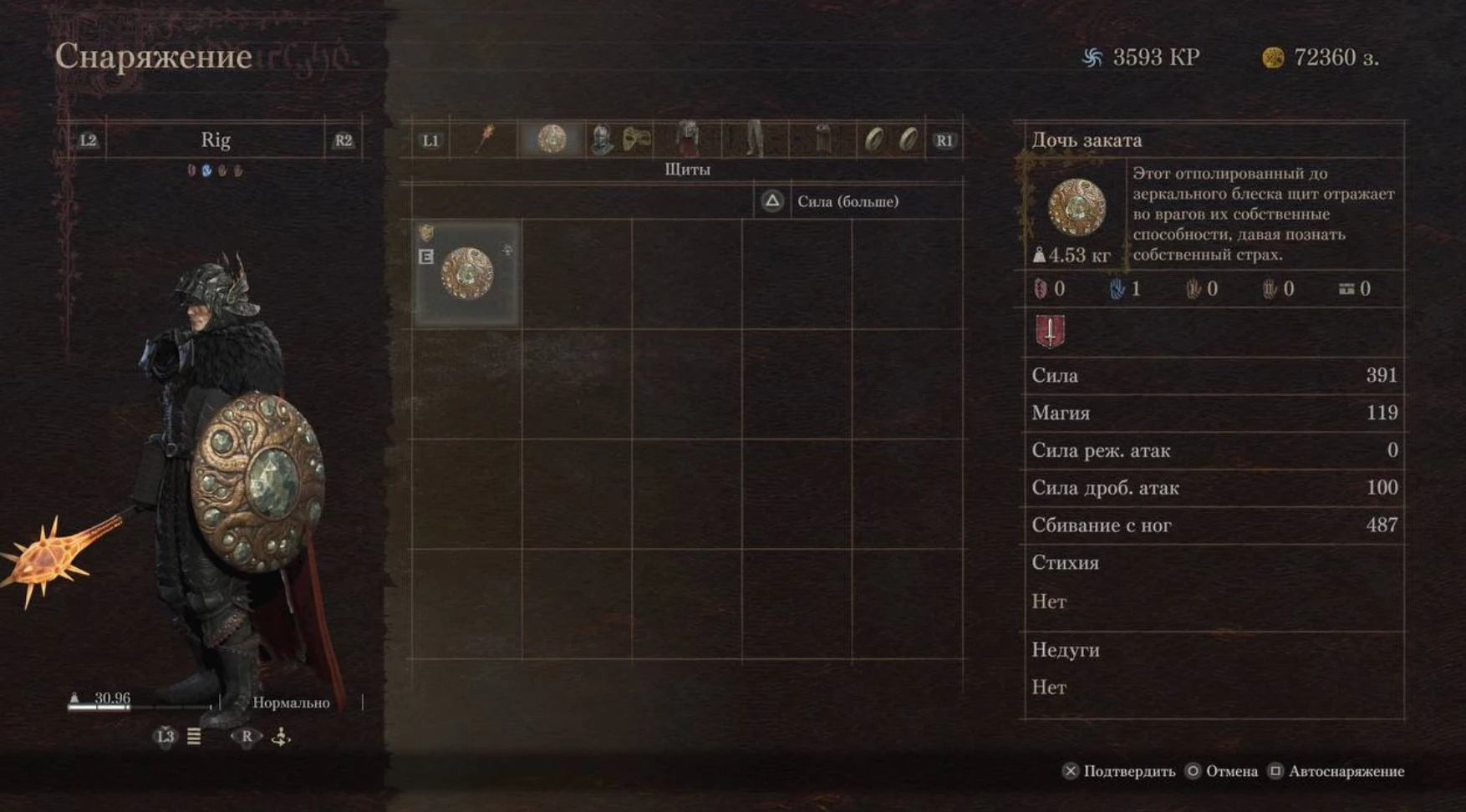Switch to the rings tab
Image resolution: width=1466 pixels, height=812 pixels.
pyautogui.click(x=891, y=140)
